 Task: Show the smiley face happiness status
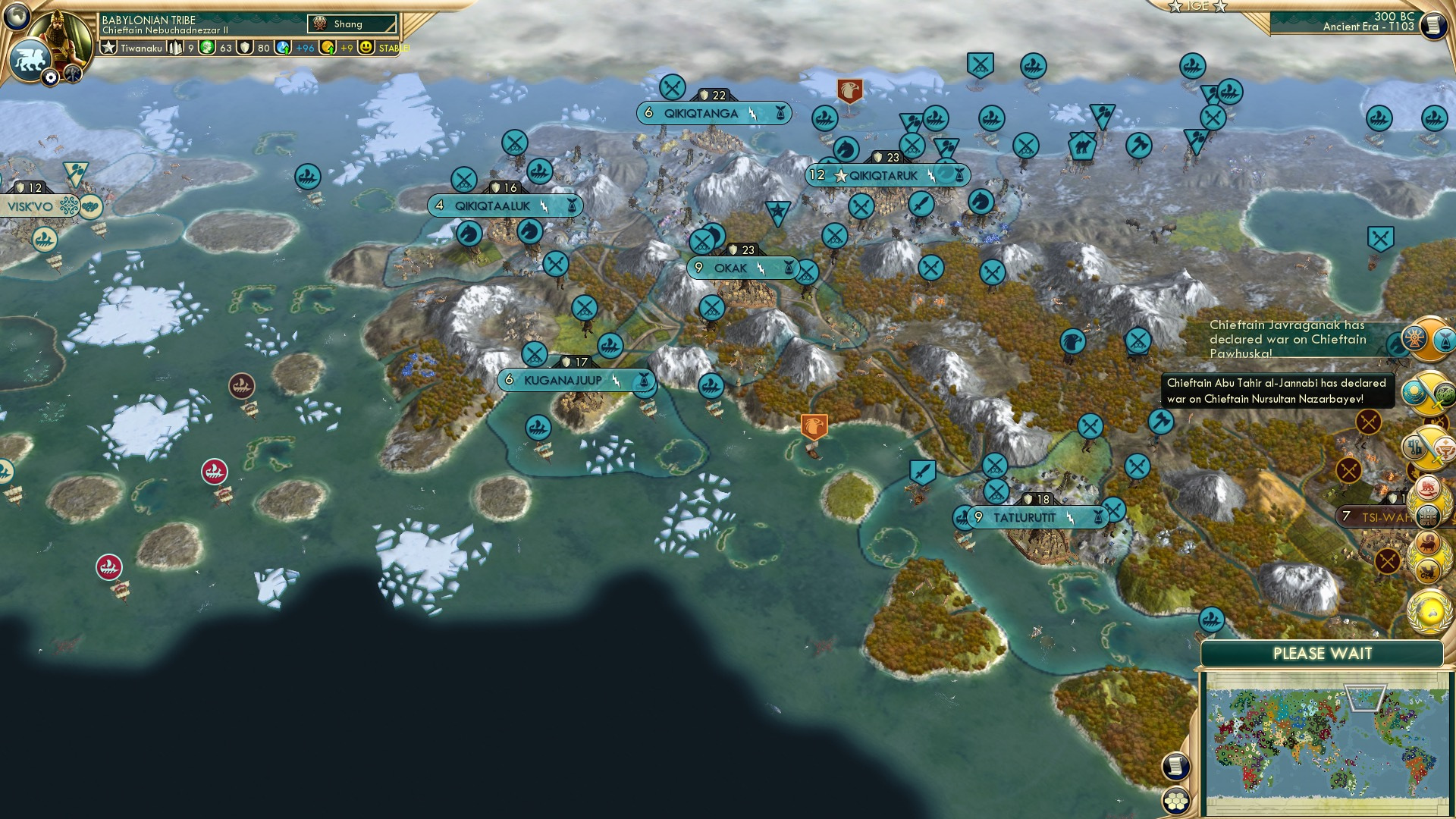366,48
